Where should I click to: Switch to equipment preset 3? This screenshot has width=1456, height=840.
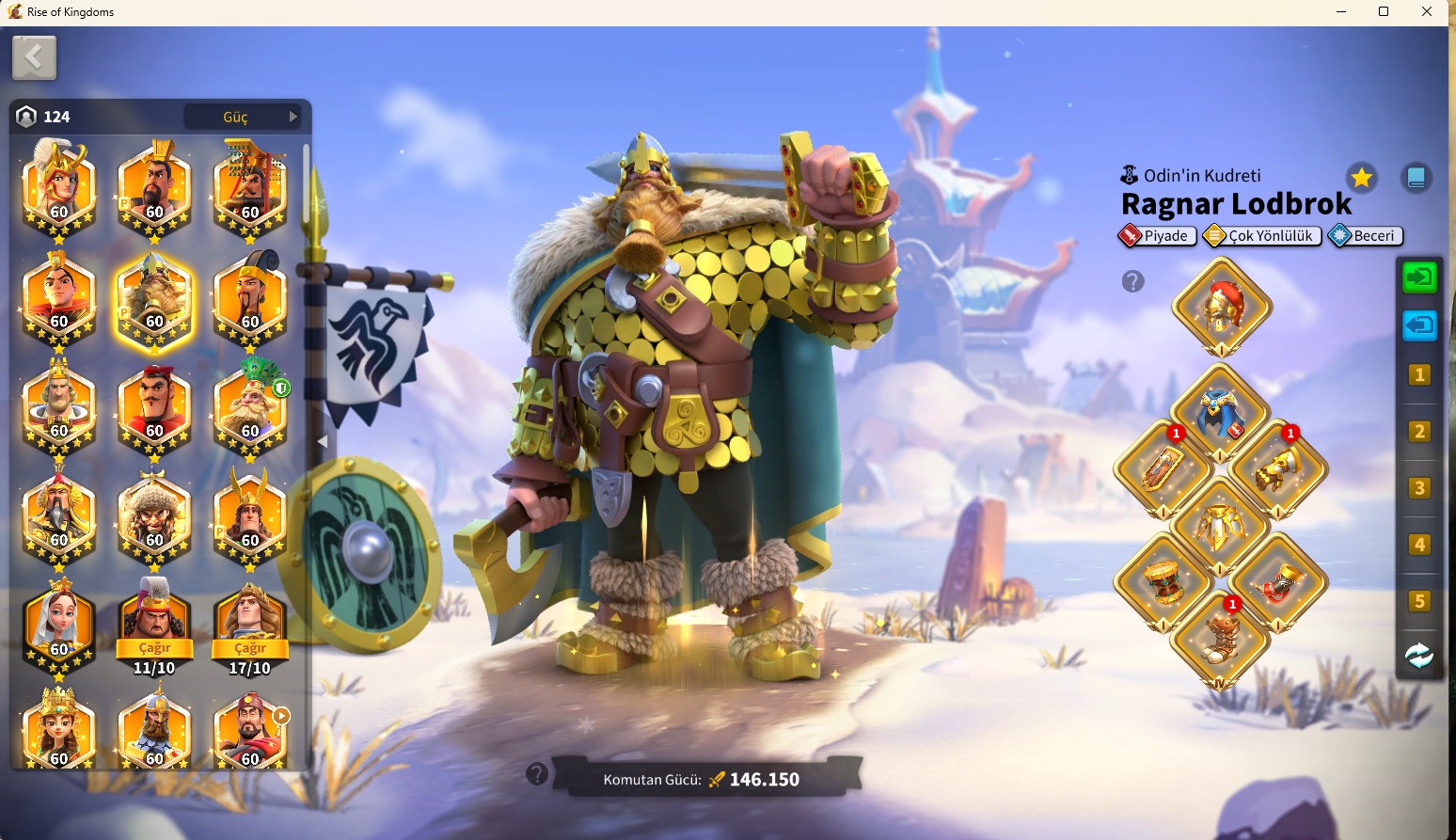coord(1419,488)
